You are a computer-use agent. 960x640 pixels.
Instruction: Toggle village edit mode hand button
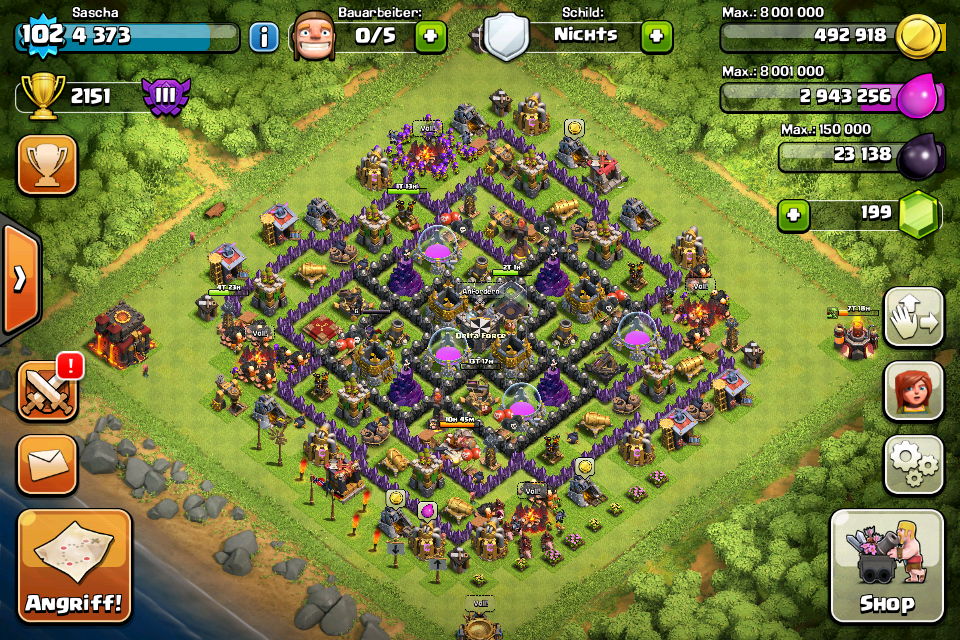point(914,317)
